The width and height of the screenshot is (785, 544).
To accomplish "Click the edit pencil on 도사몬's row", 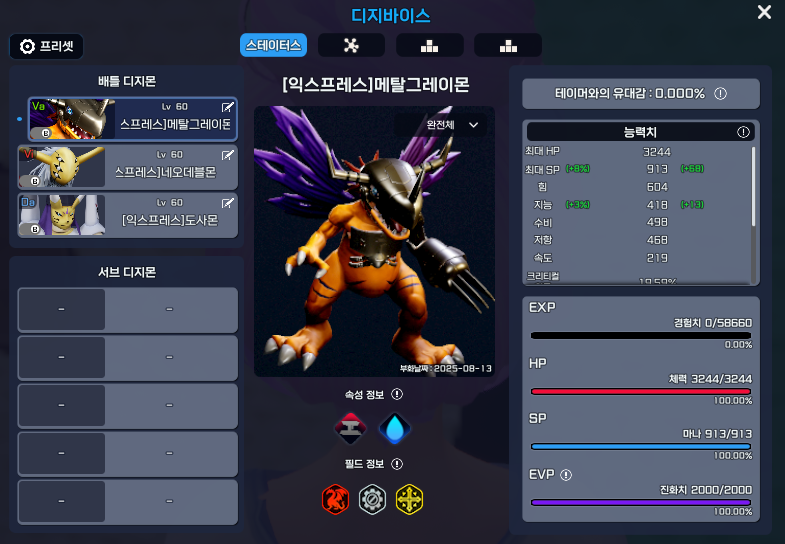I will 227,202.
